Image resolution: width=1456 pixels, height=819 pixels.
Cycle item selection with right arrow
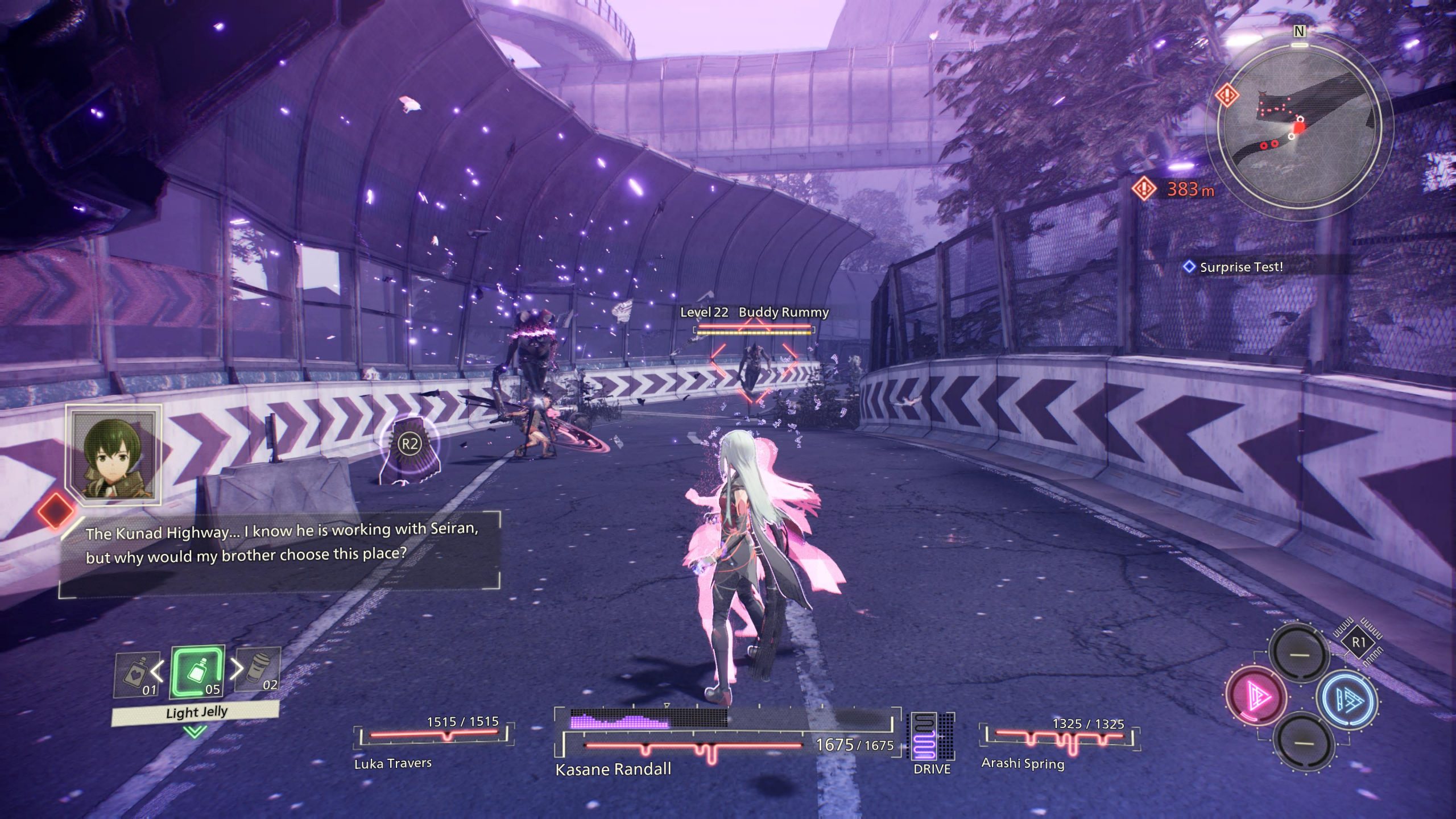point(236,669)
